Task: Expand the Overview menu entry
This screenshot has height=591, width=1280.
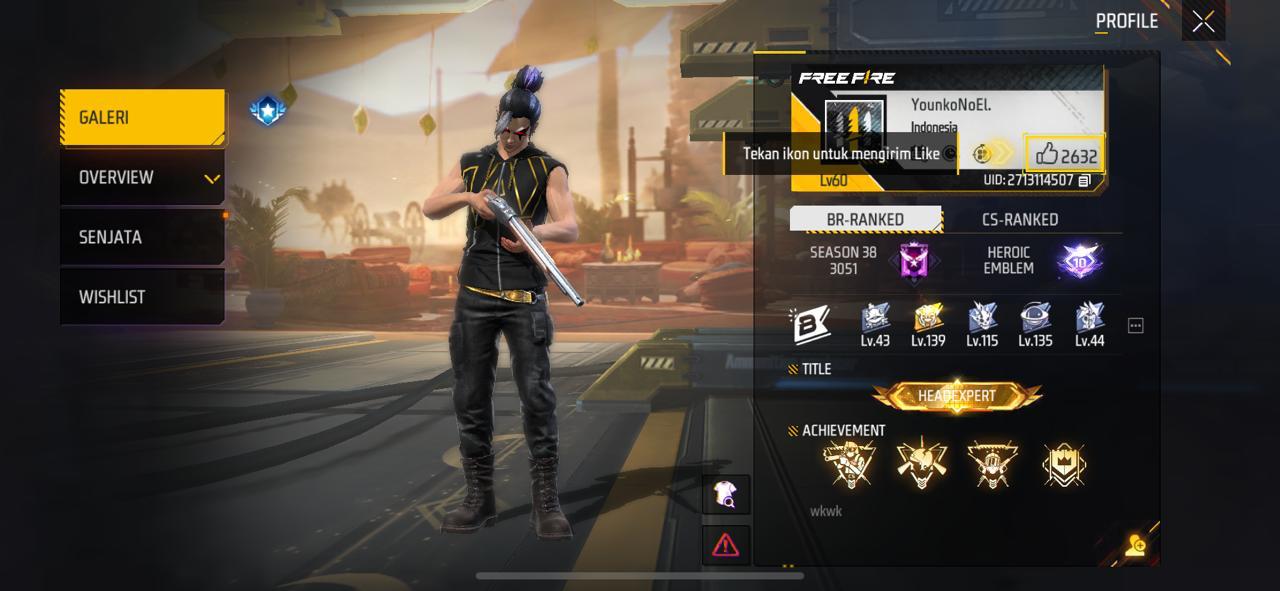Action: click(x=142, y=178)
